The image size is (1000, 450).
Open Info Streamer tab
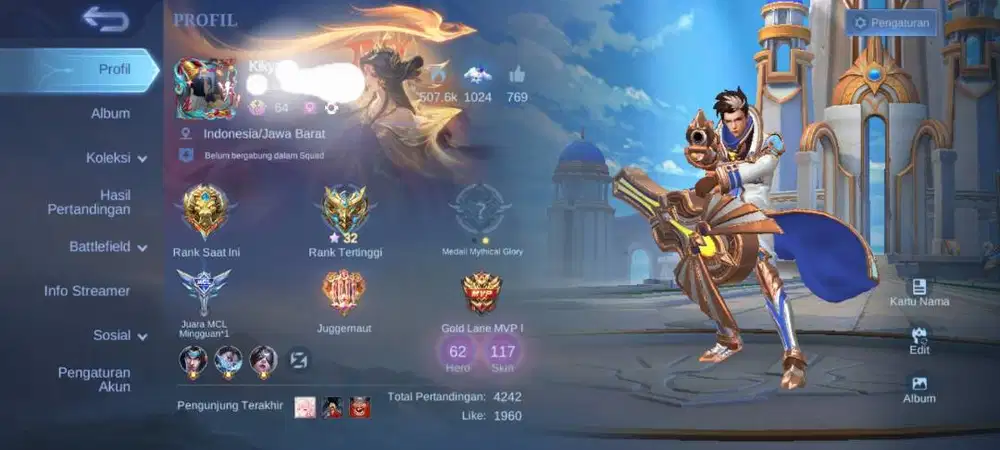click(87, 291)
